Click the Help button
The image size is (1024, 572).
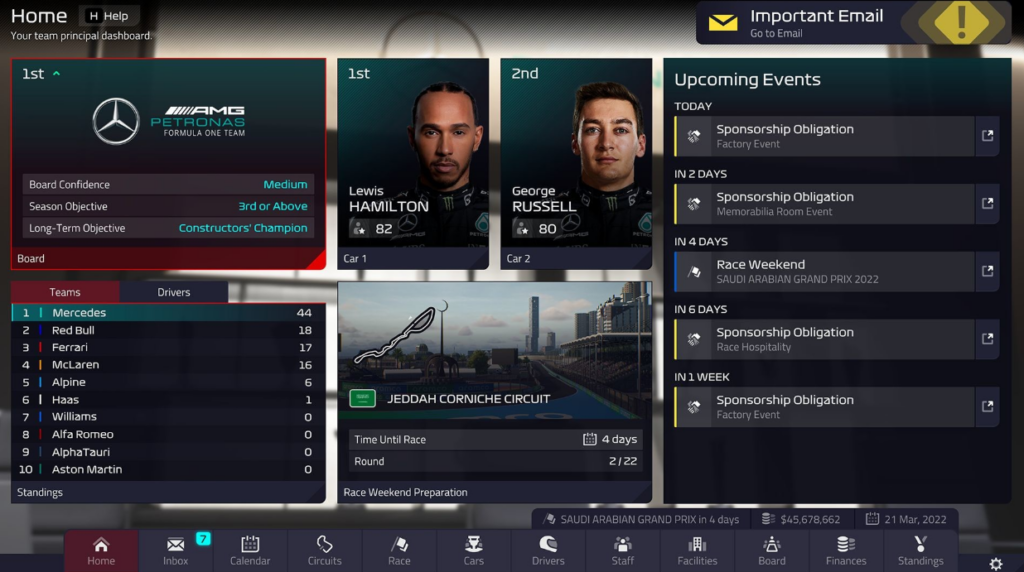(x=108, y=16)
